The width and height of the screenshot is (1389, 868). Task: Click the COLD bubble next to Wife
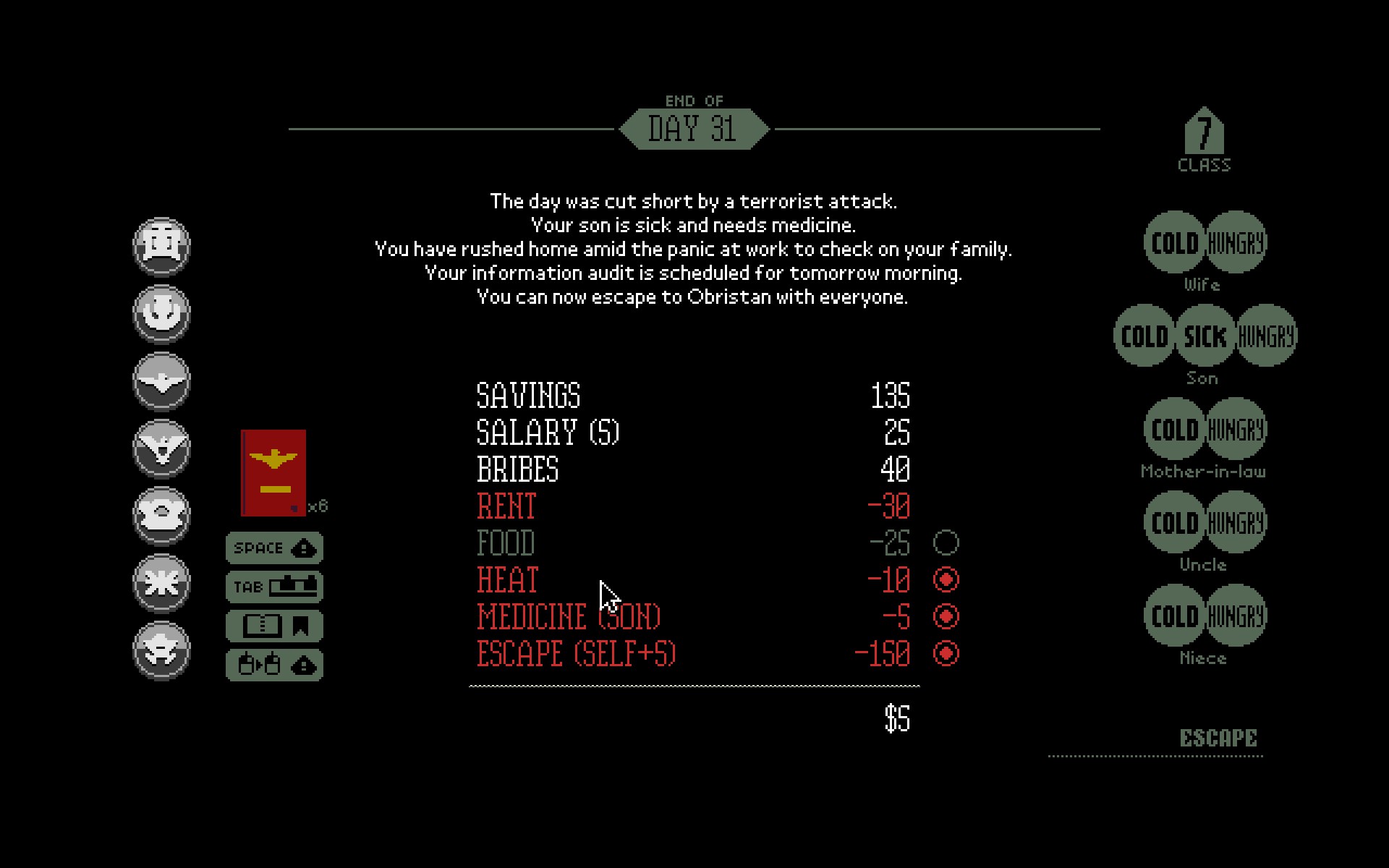(1173, 243)
